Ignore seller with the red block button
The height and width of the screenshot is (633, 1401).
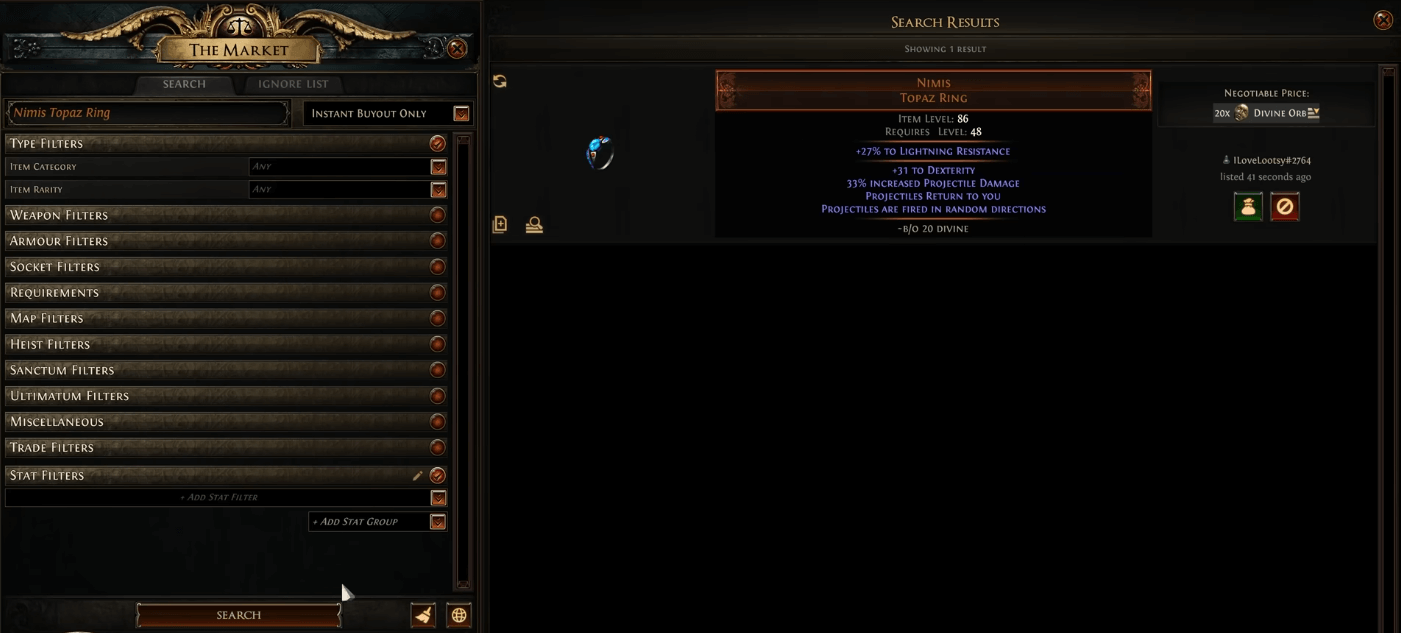(x=1284, y=207)
